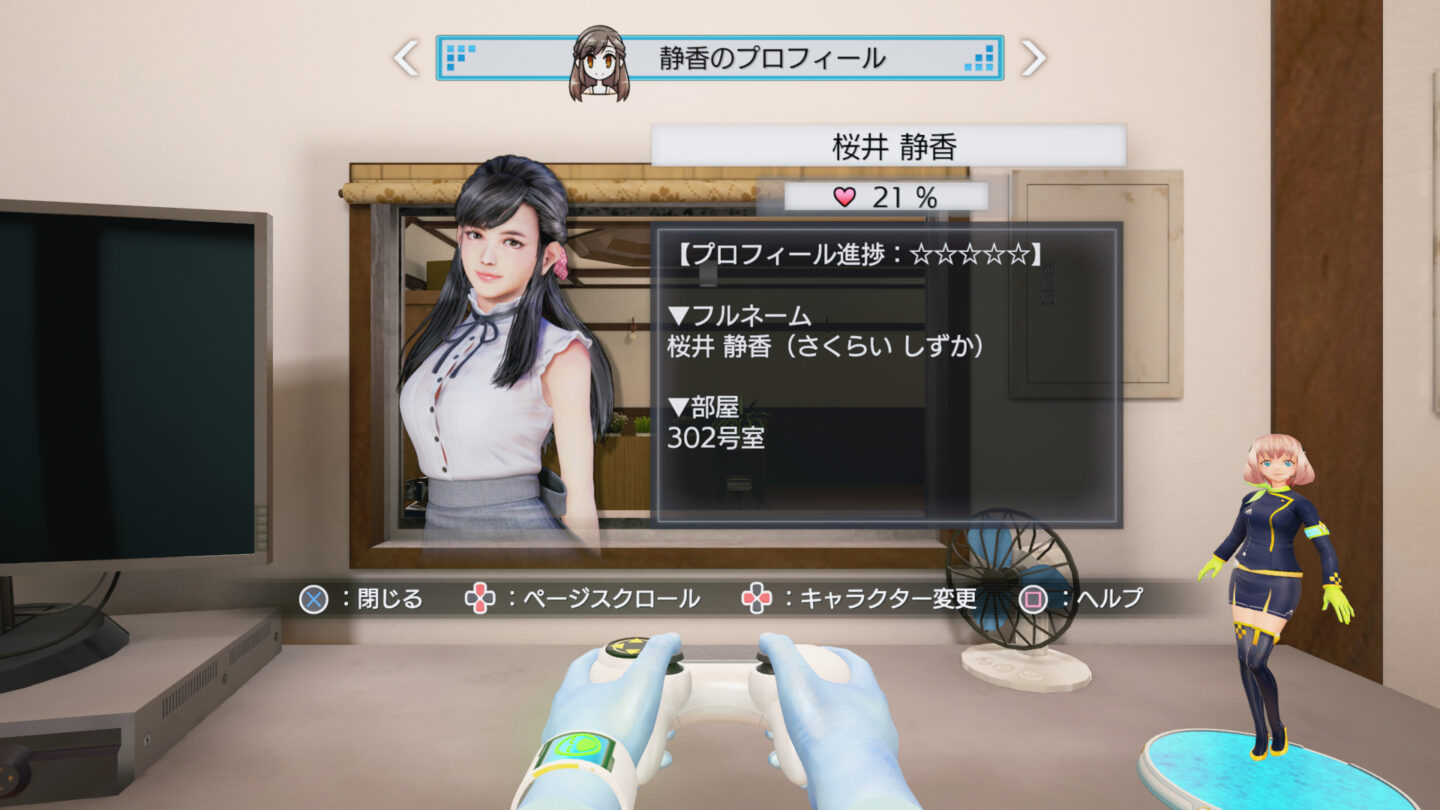
Task: Click the cross button icon beside 閉じる
Action: point(313,599)
